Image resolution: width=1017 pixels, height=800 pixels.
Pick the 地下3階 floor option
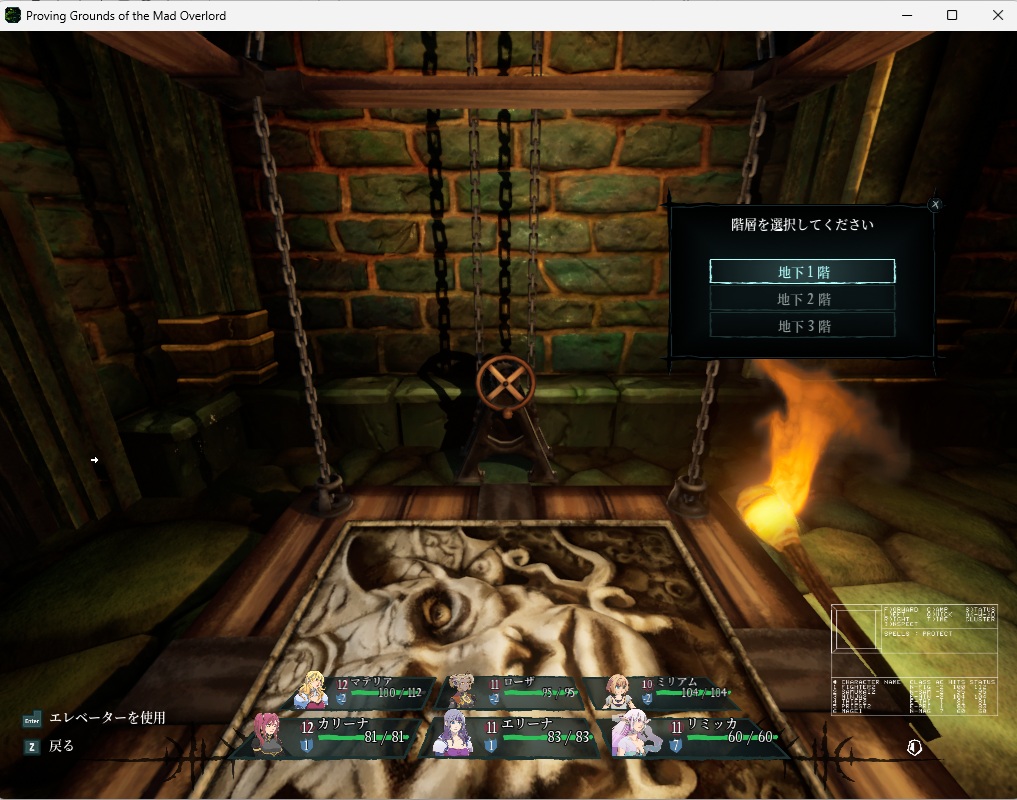pos(802,326)
